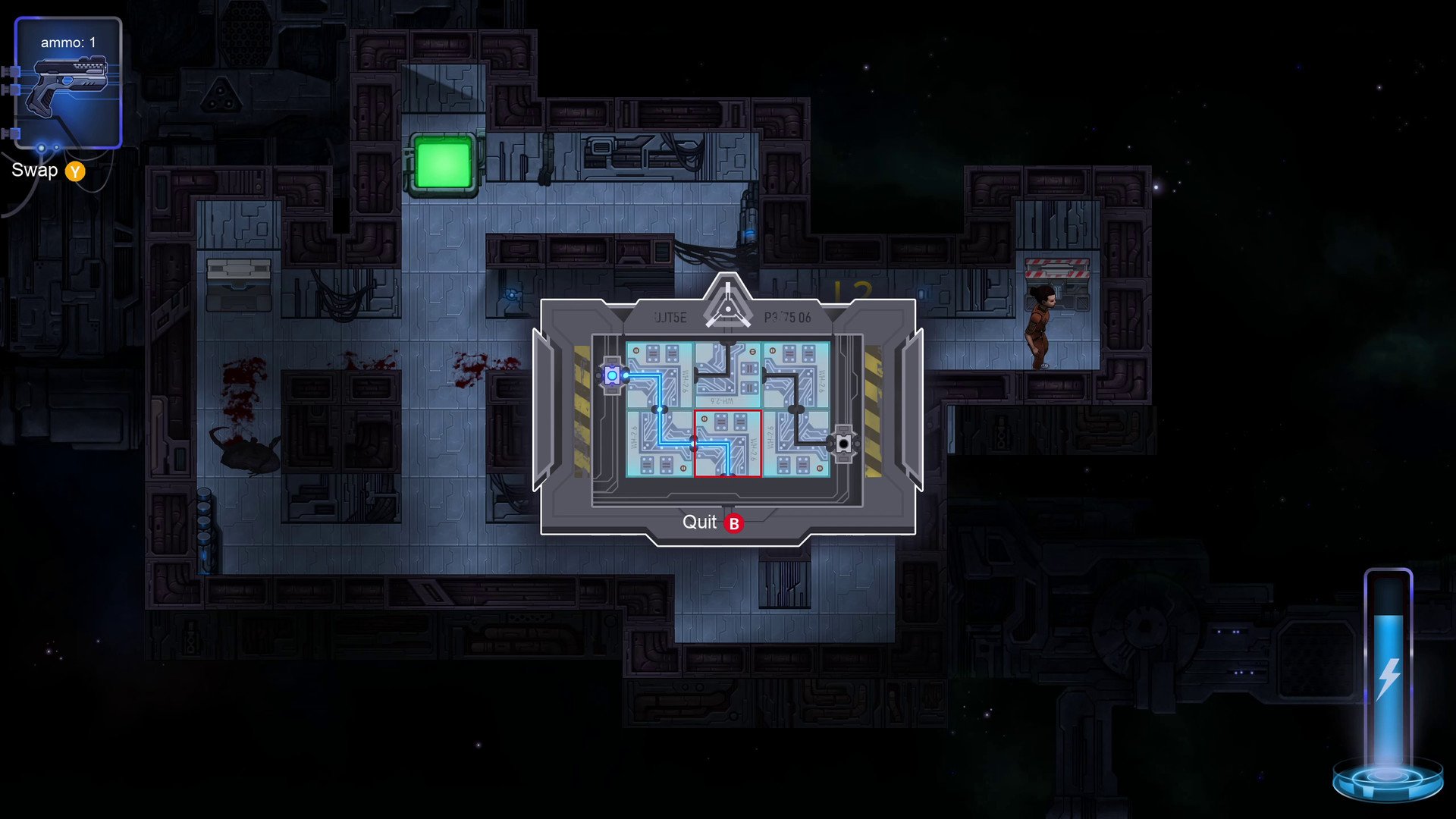This screenshot has height=819, width=1456.
Task: Choose the top-left circuit tile with glowing wire
Action: pos(660,375)
